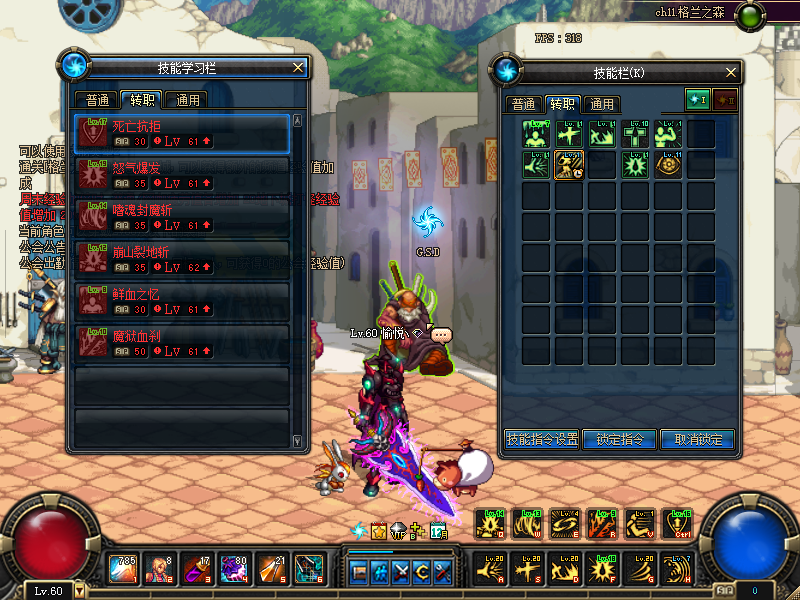Viewport: 800px width, 600px height.
Task: Select the 死亡抗拒 skill row
Action: [x=182, y=134]
